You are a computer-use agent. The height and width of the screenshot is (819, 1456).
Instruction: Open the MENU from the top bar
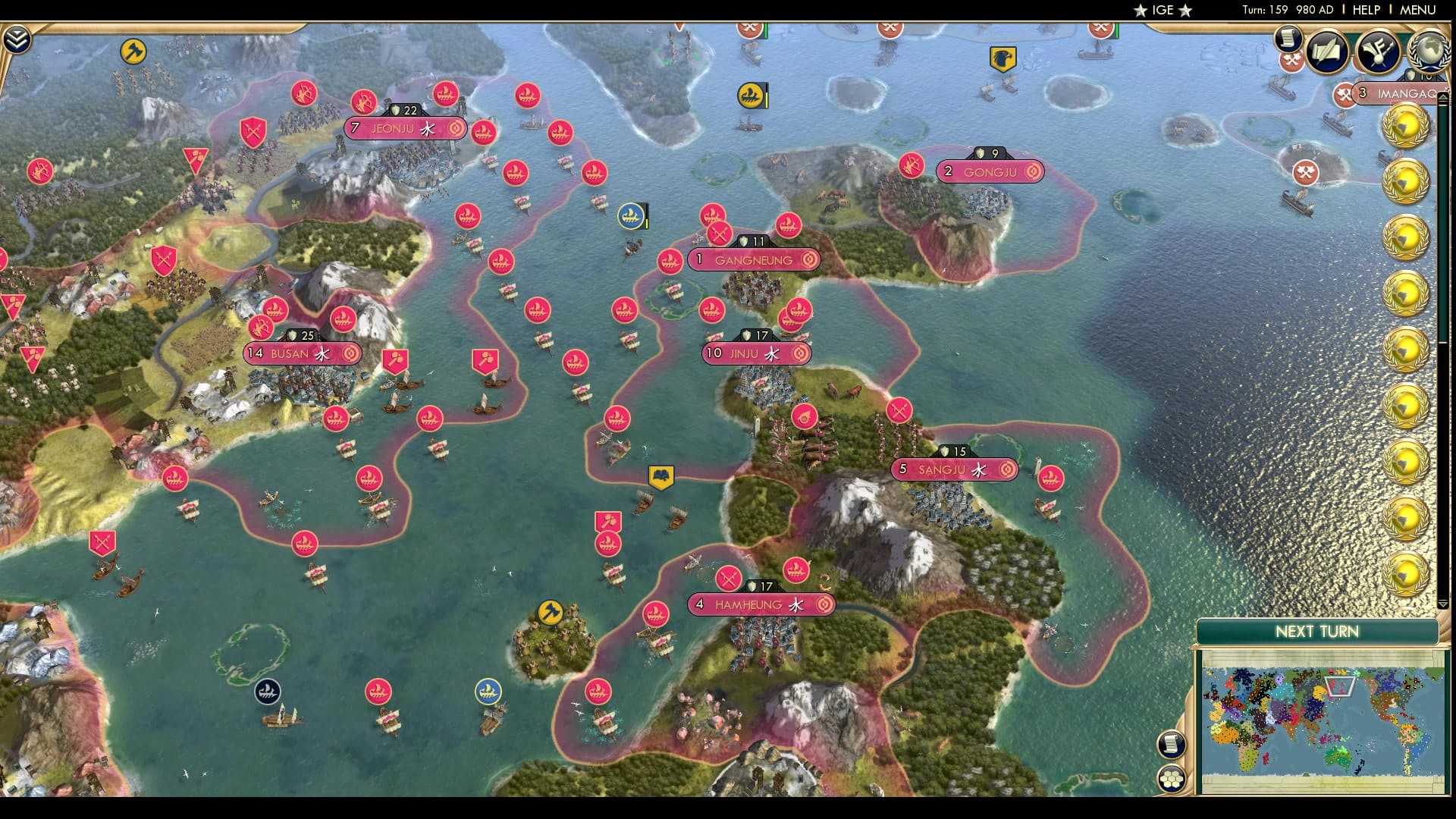1418,10
